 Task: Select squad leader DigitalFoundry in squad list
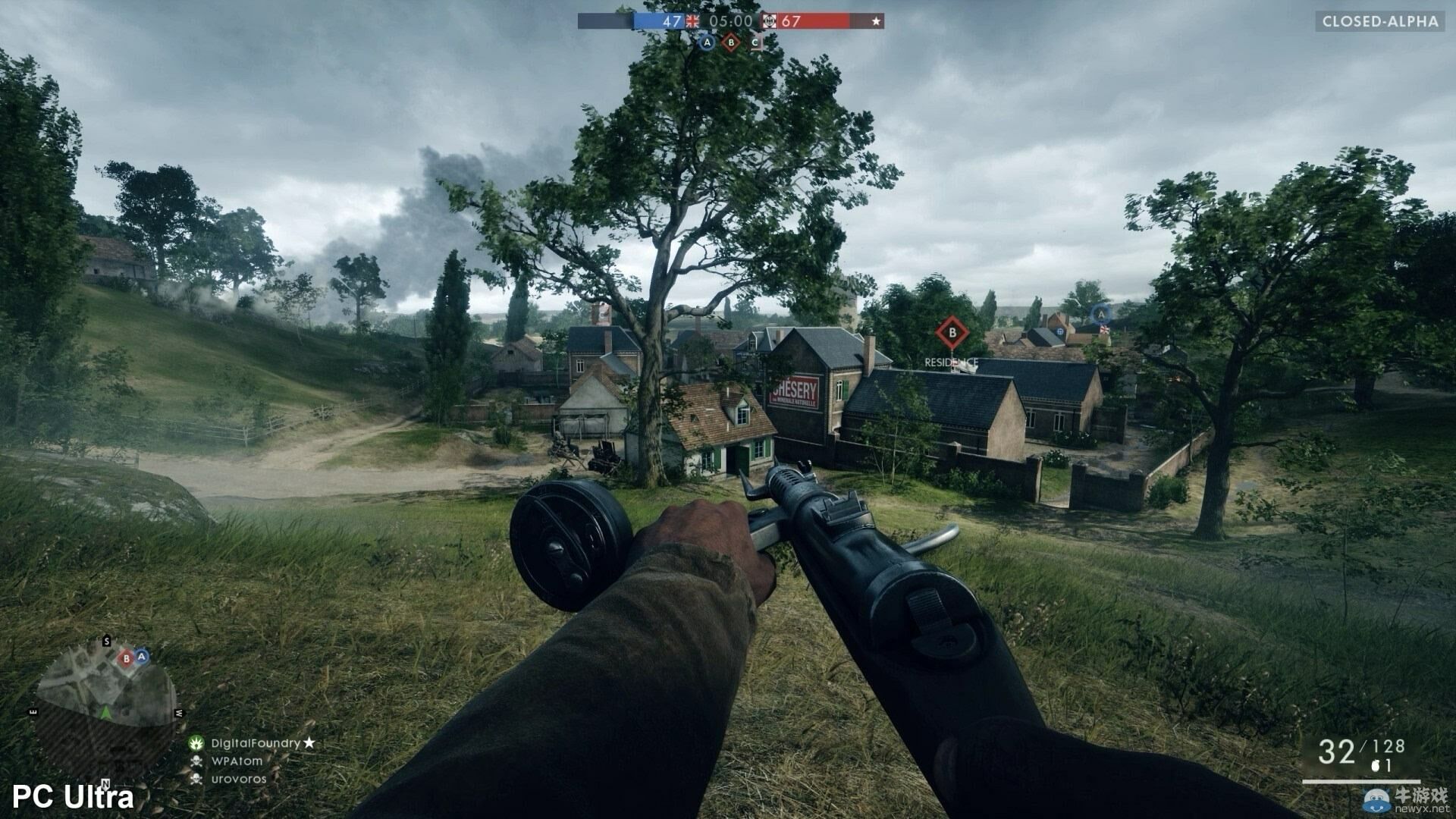255,743
